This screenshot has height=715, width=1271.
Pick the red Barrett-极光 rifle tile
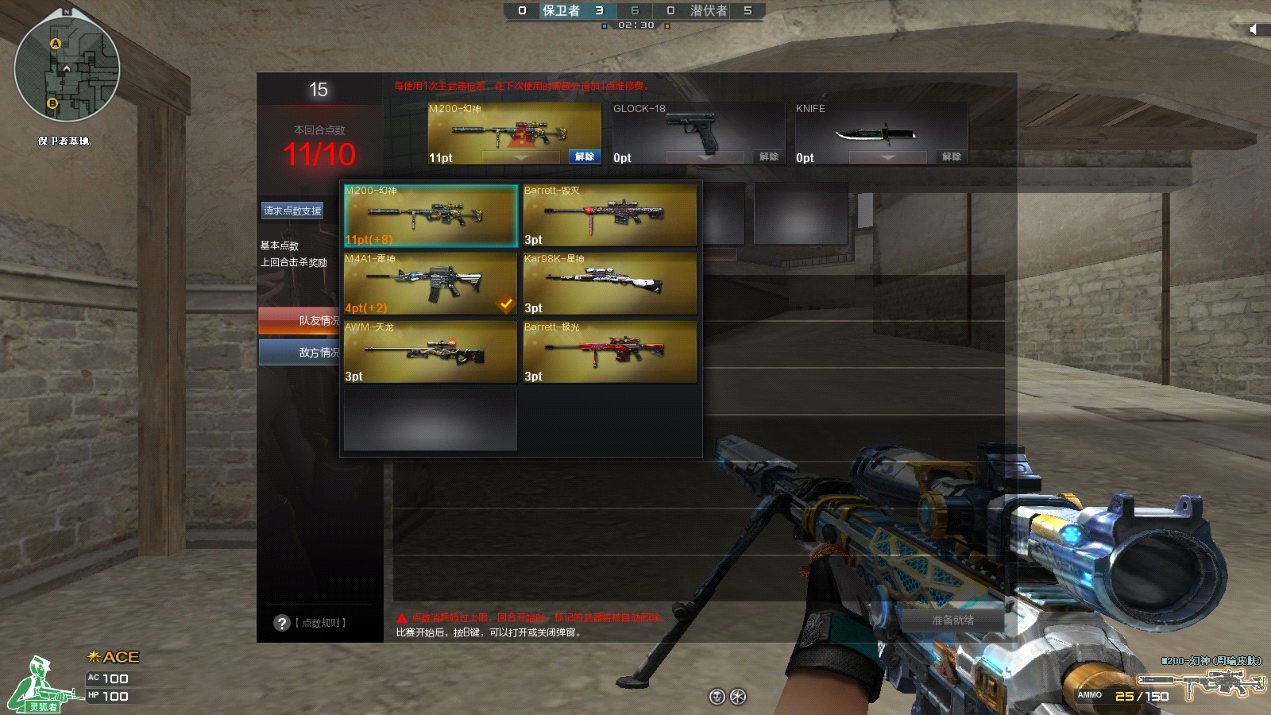point(609,351)
